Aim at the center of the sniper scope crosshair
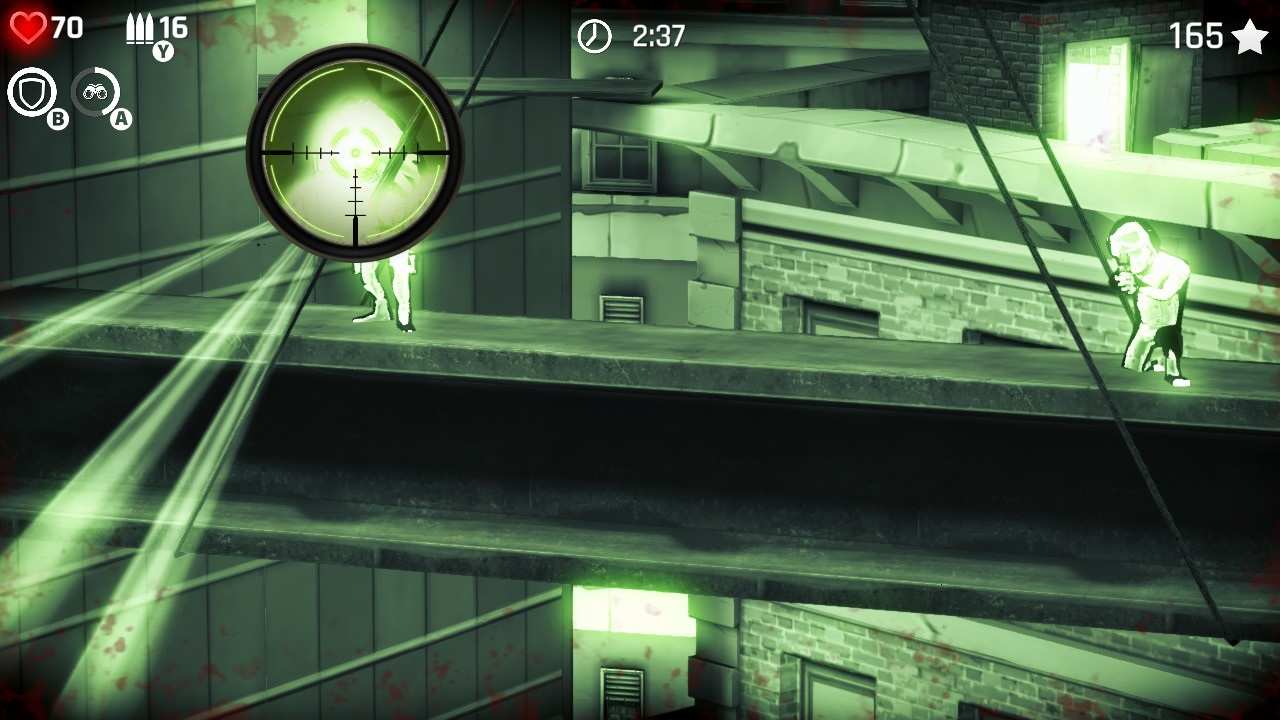This screenshot has height=720, width=1280. point(355,152)
